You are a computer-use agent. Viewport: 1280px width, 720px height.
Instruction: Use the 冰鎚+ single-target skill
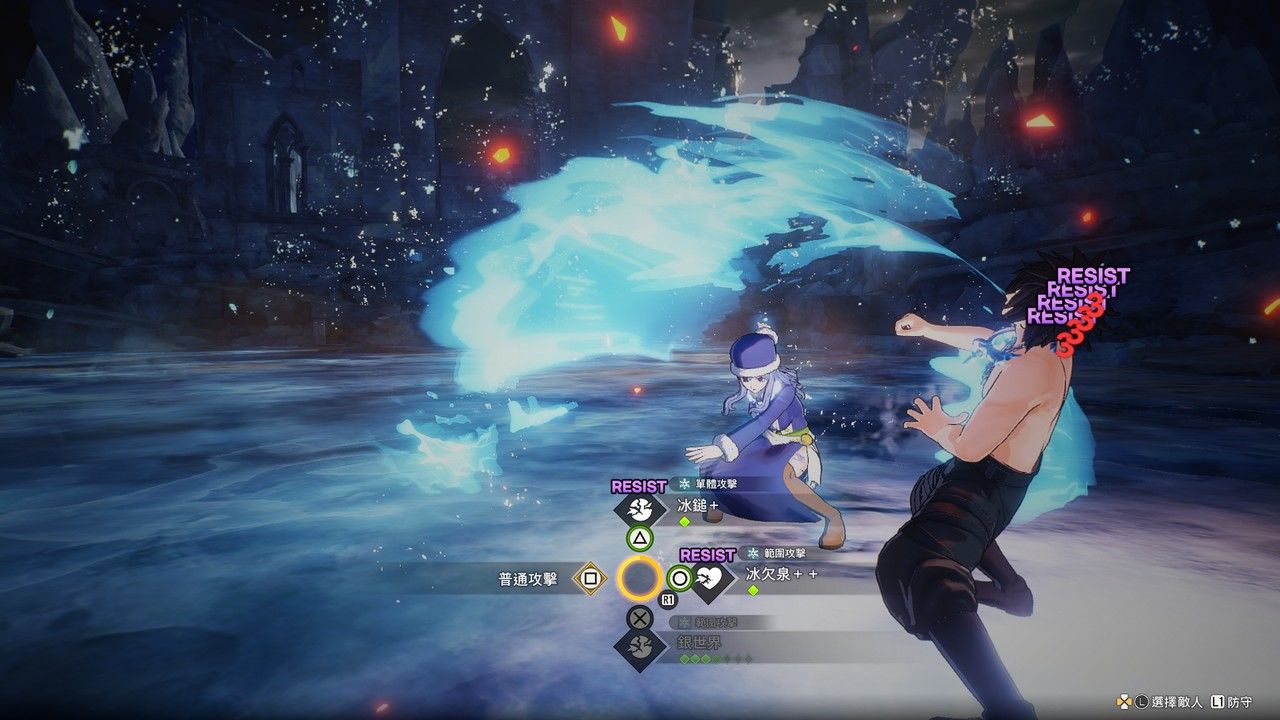(698, 506)
